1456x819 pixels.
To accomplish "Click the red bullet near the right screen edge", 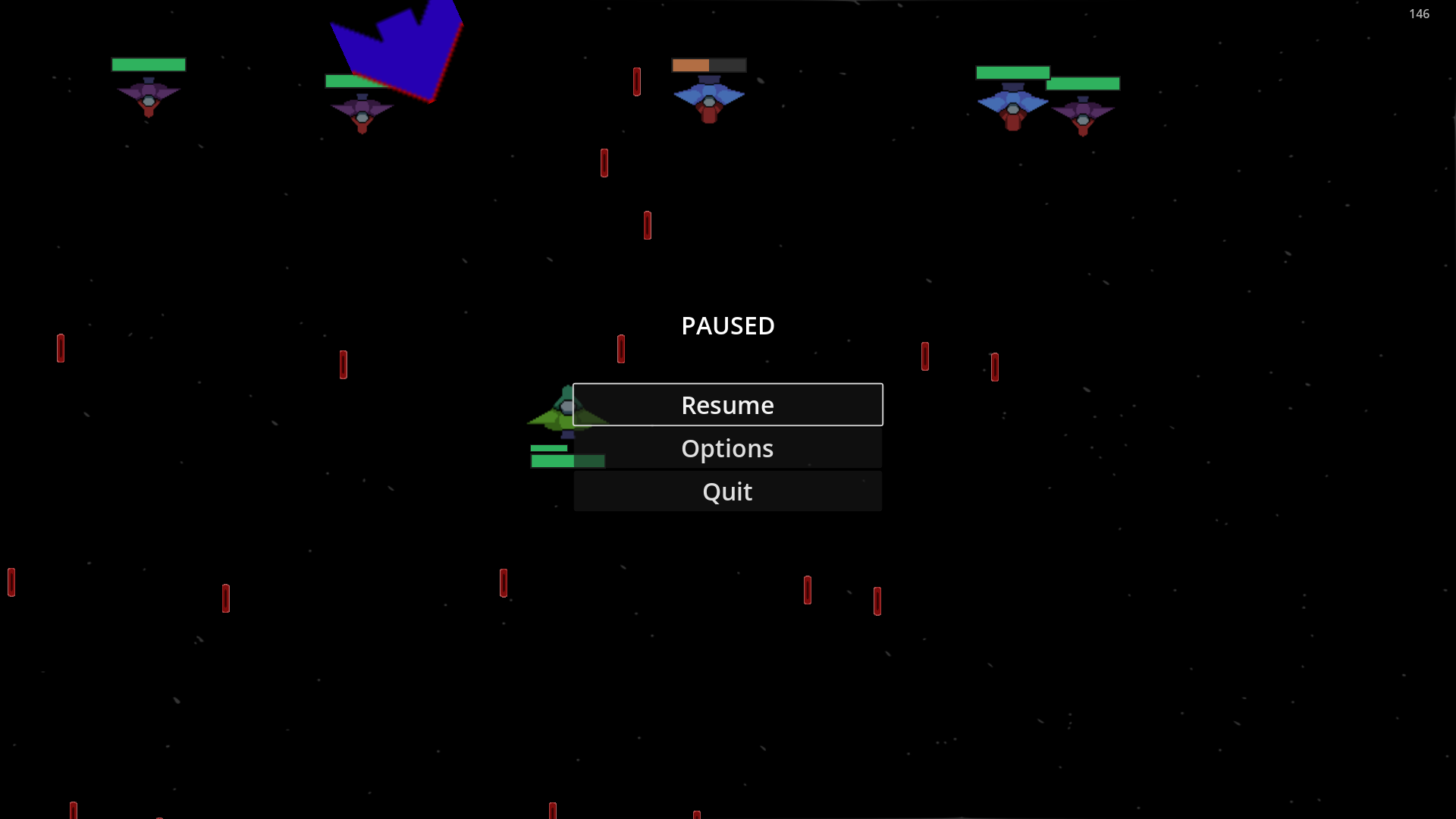I will [994, 366].
